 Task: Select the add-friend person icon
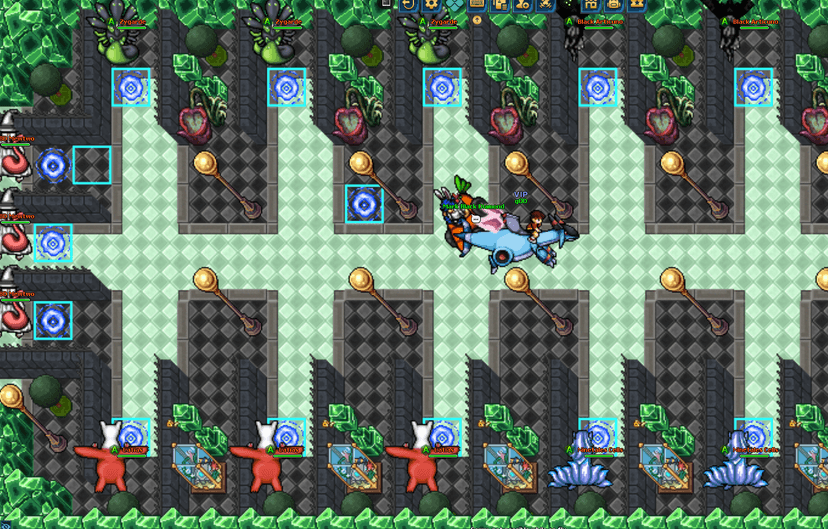click(522, 4)
